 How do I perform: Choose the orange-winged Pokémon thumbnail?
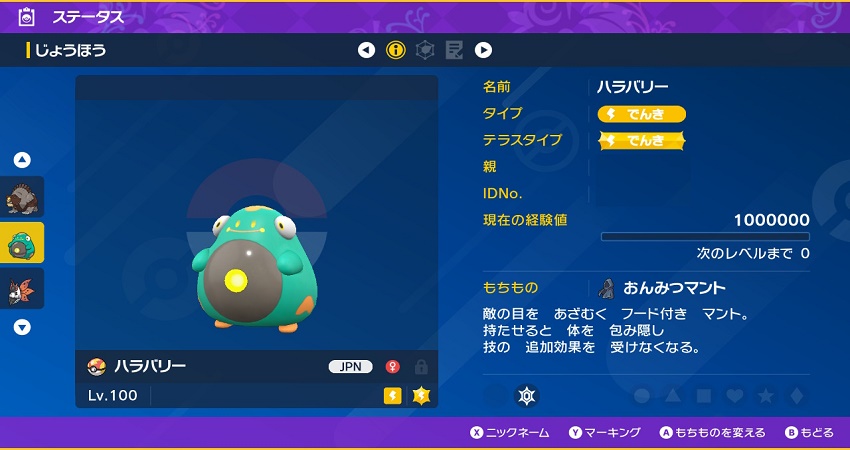click(22, 288)
